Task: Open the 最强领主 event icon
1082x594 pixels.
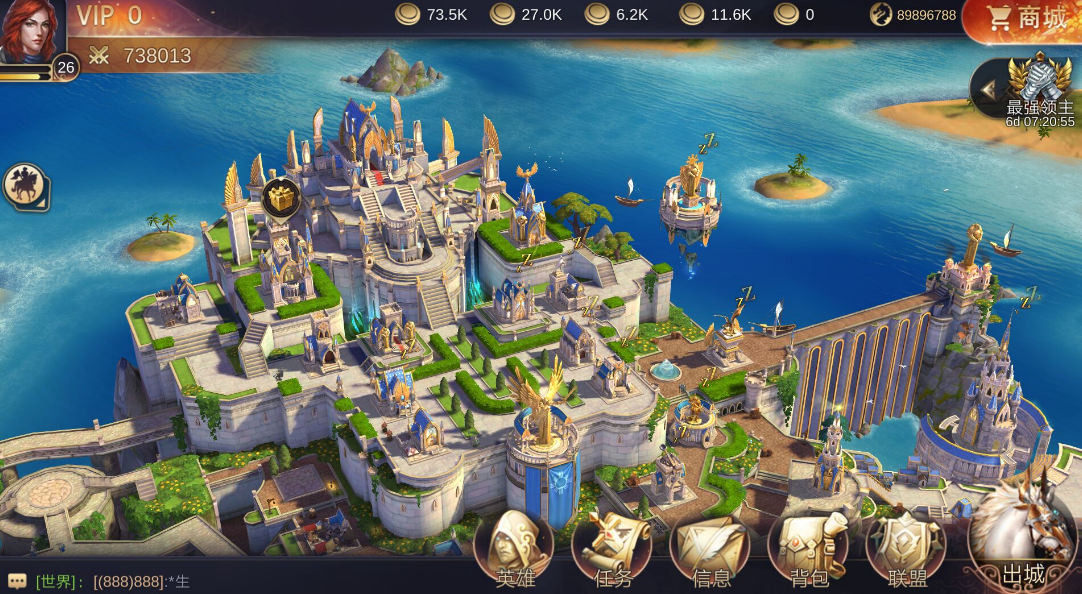Action: pos(1040,84)
